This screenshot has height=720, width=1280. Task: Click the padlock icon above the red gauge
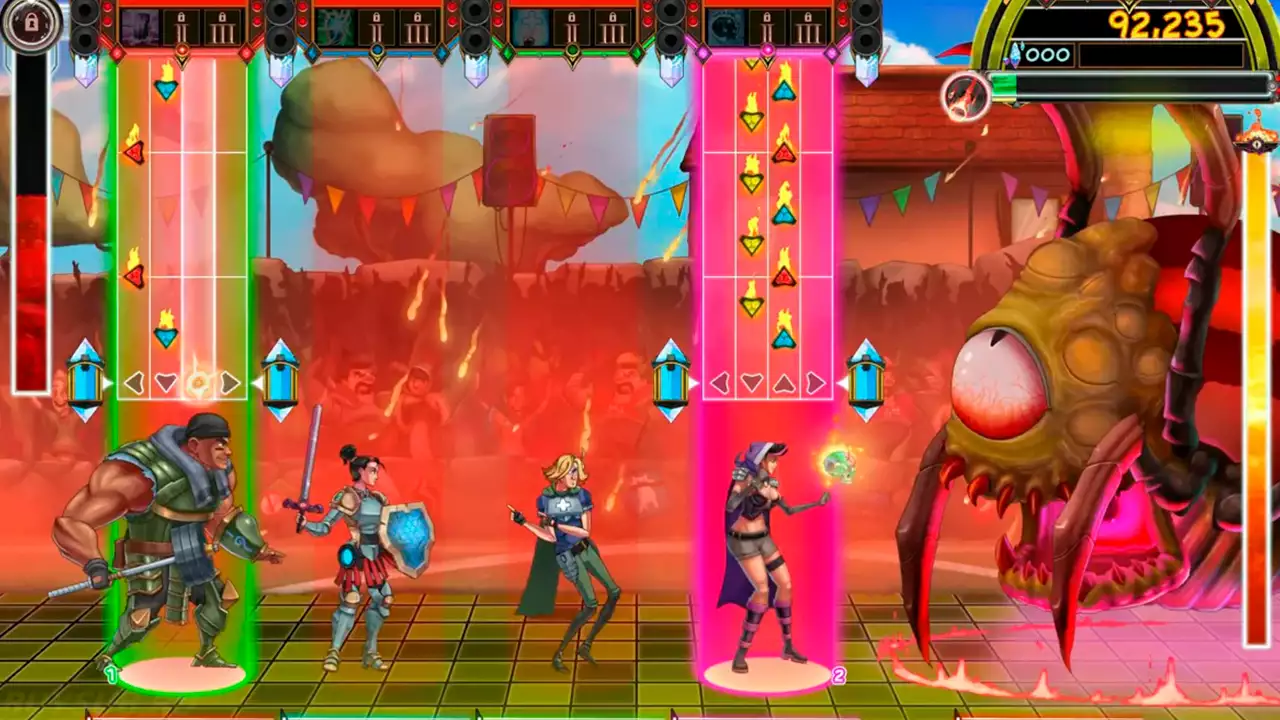31,24
